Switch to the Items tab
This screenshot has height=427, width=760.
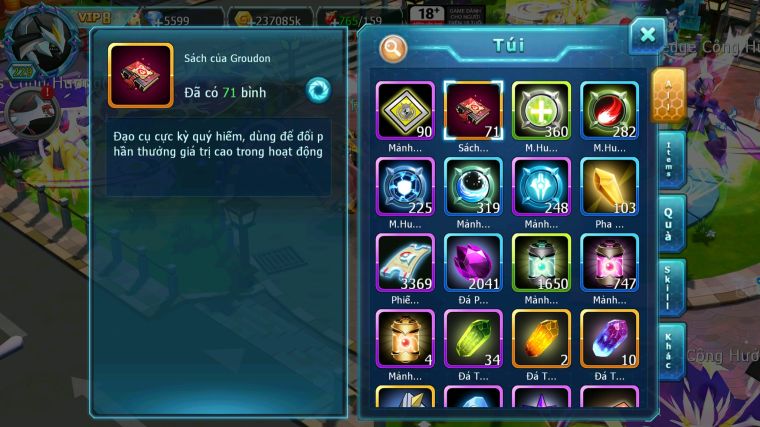669,158
